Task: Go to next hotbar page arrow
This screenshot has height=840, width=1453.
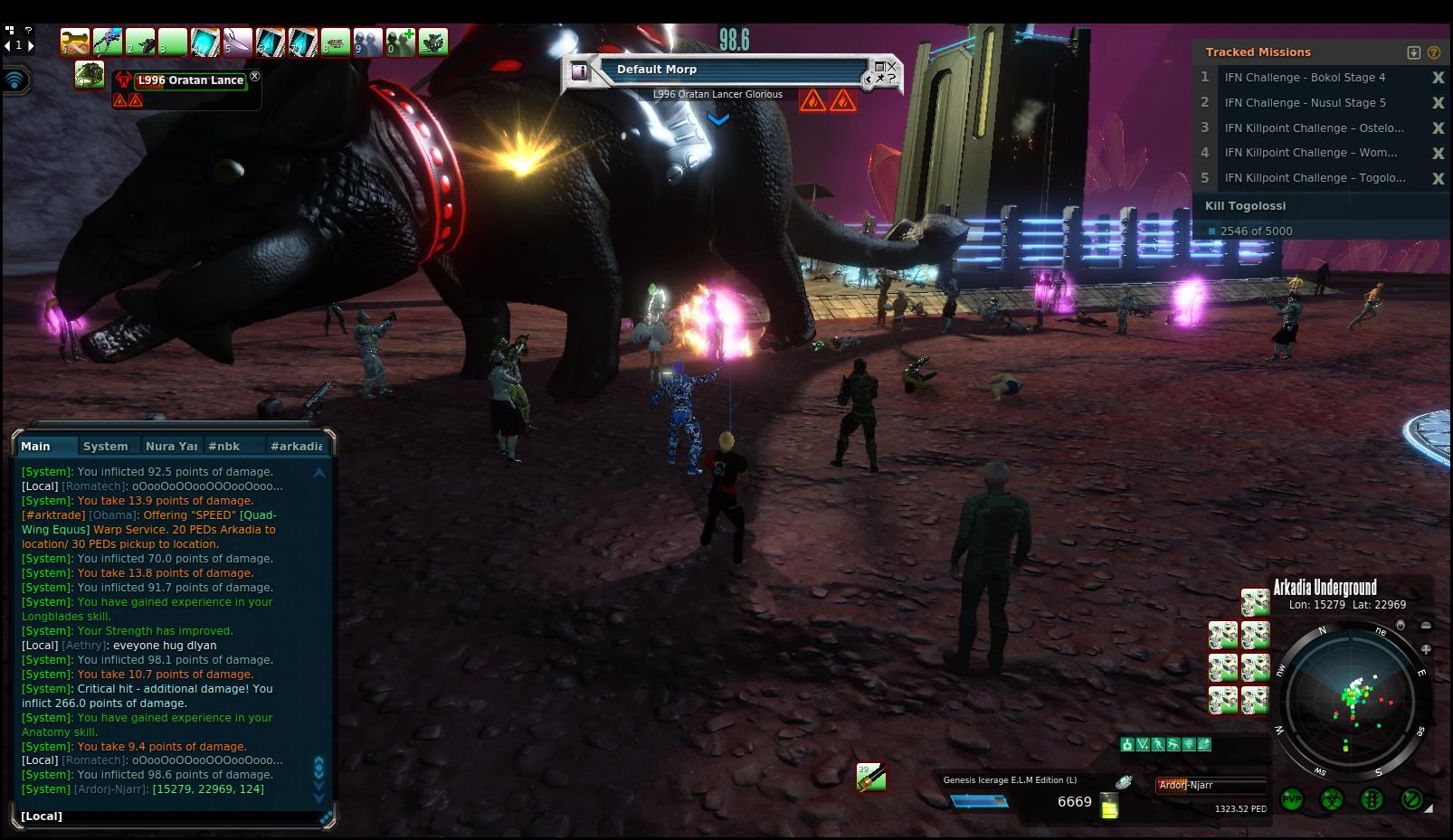Action: tap(31, 45)
